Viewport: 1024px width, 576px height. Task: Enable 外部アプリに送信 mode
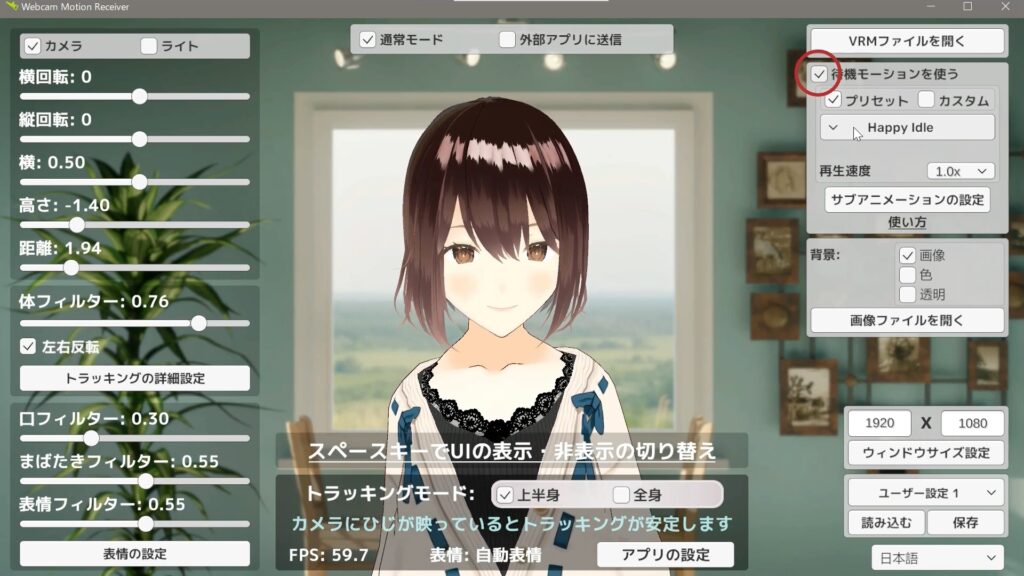tap(507, 41)
